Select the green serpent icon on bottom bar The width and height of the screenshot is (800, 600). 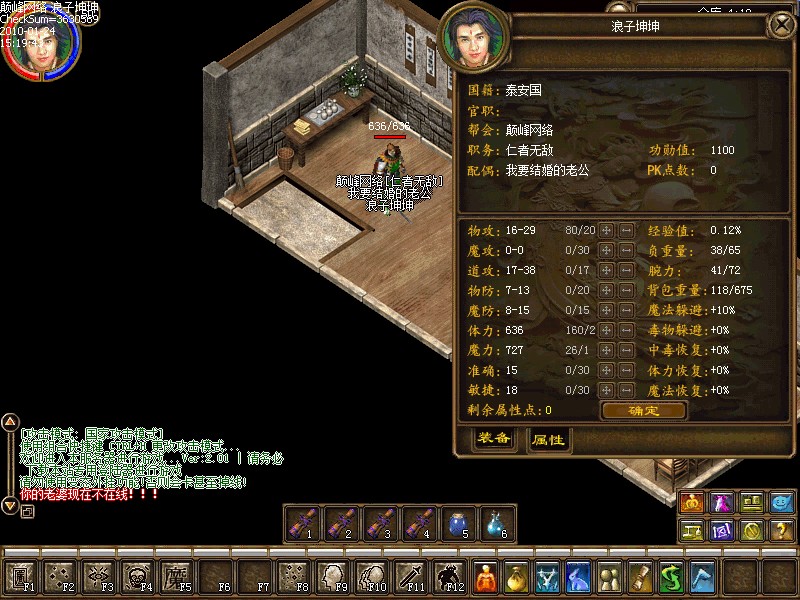click(672, 577)
